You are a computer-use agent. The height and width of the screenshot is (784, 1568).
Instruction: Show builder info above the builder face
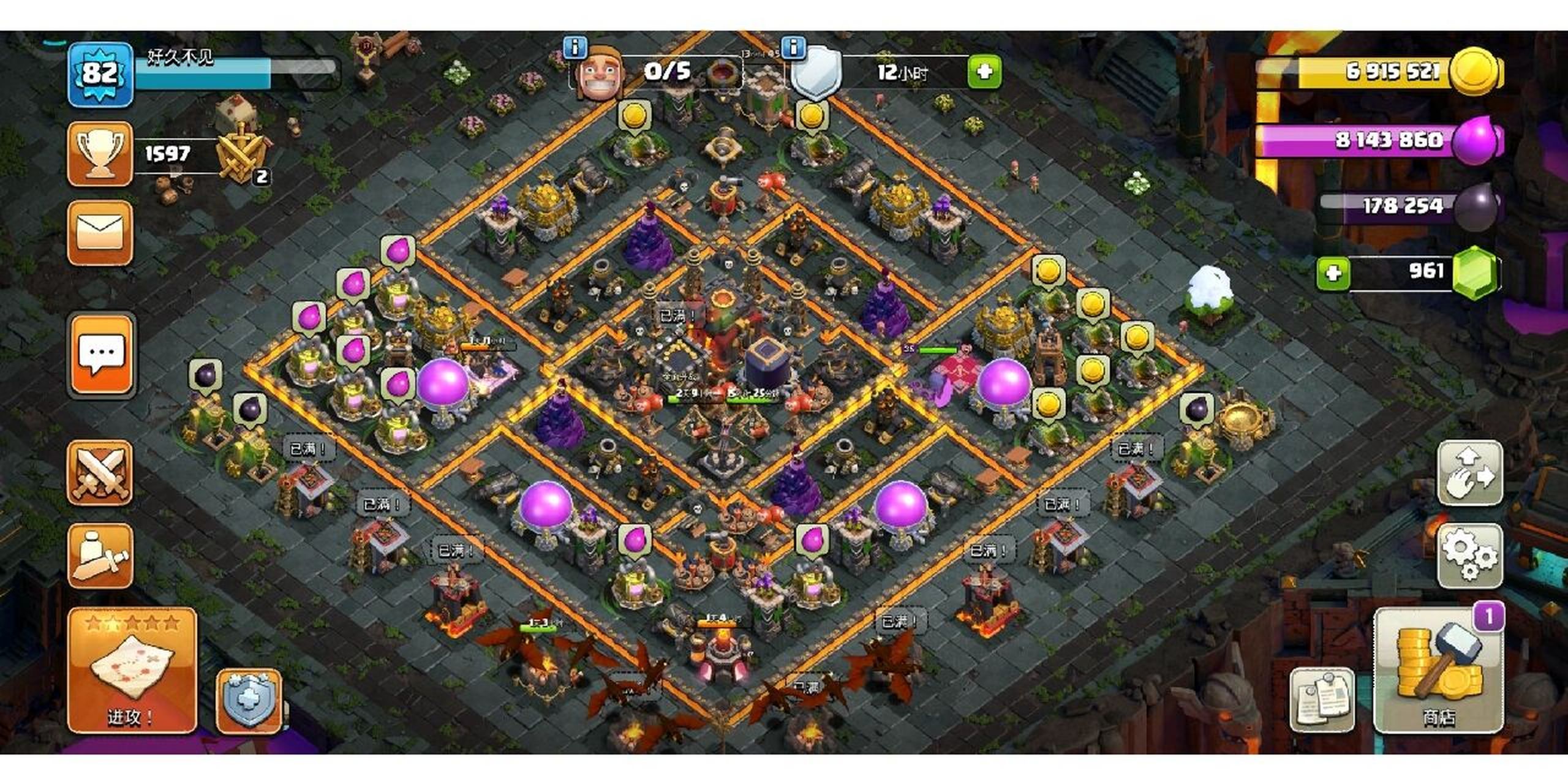(575, 47)
